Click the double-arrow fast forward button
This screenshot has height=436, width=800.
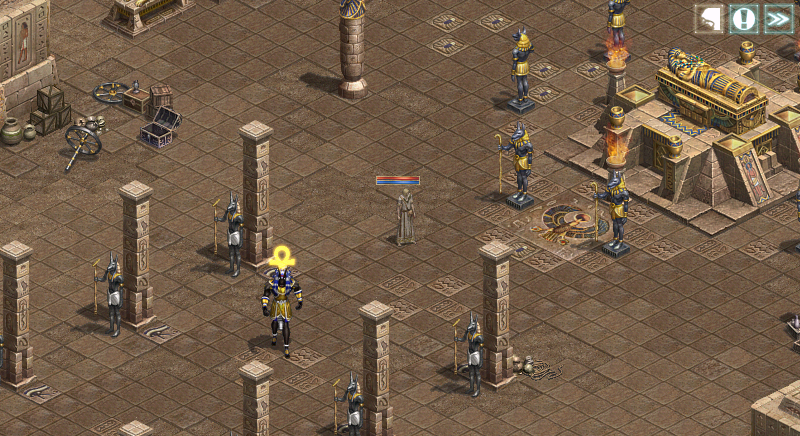pos(778,19)
